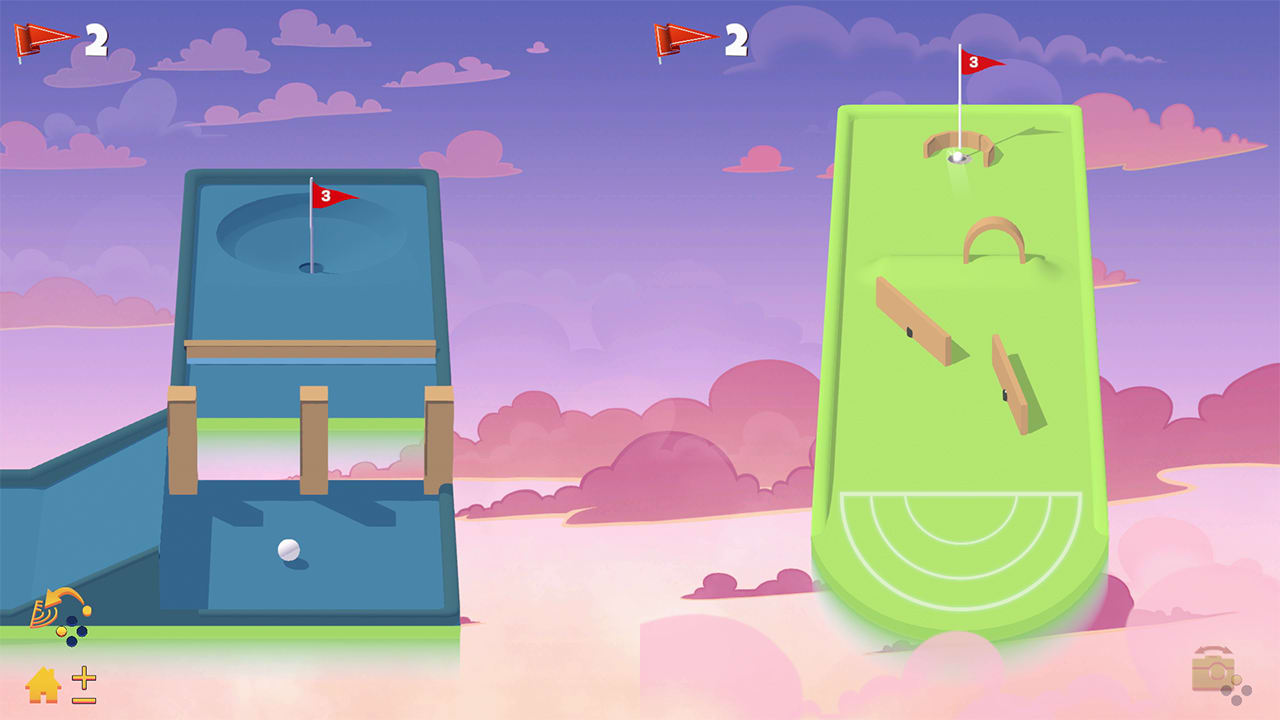Click the stroke count '2' on the right side
Screen dimensions: 1280x720
tap(735, 38)
